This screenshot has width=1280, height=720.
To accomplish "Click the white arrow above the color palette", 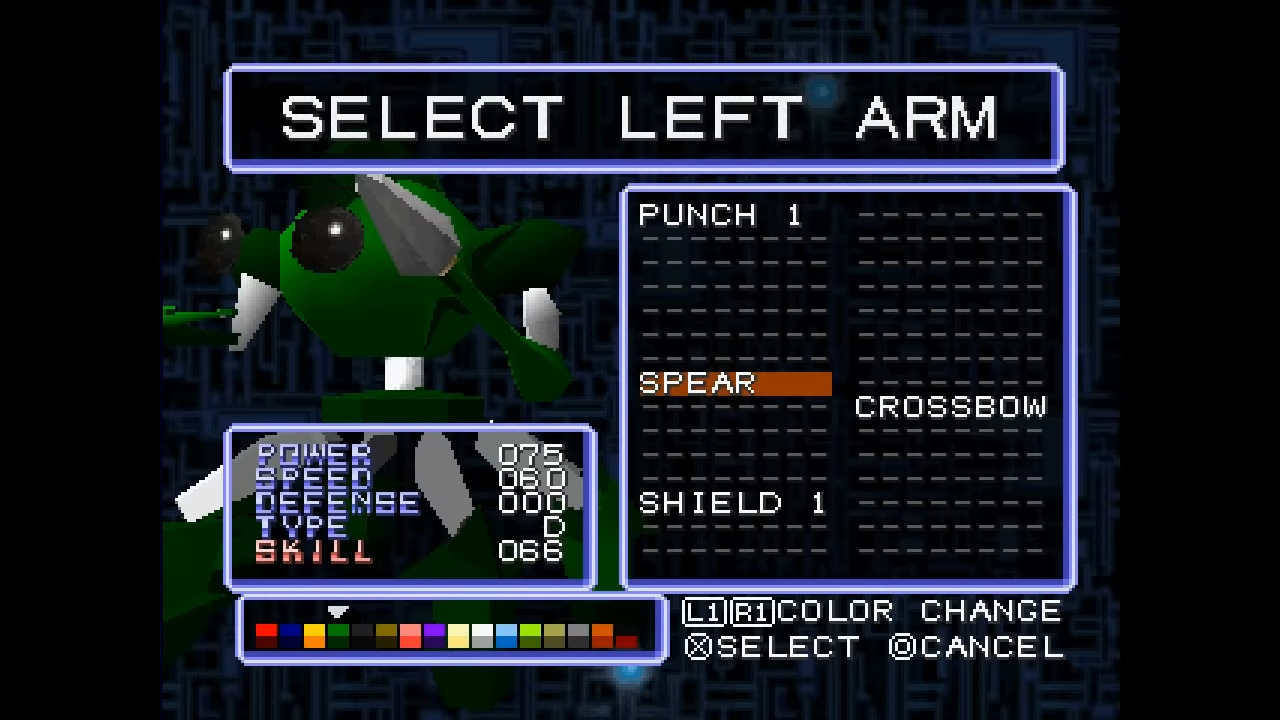I will coord(337,611).
